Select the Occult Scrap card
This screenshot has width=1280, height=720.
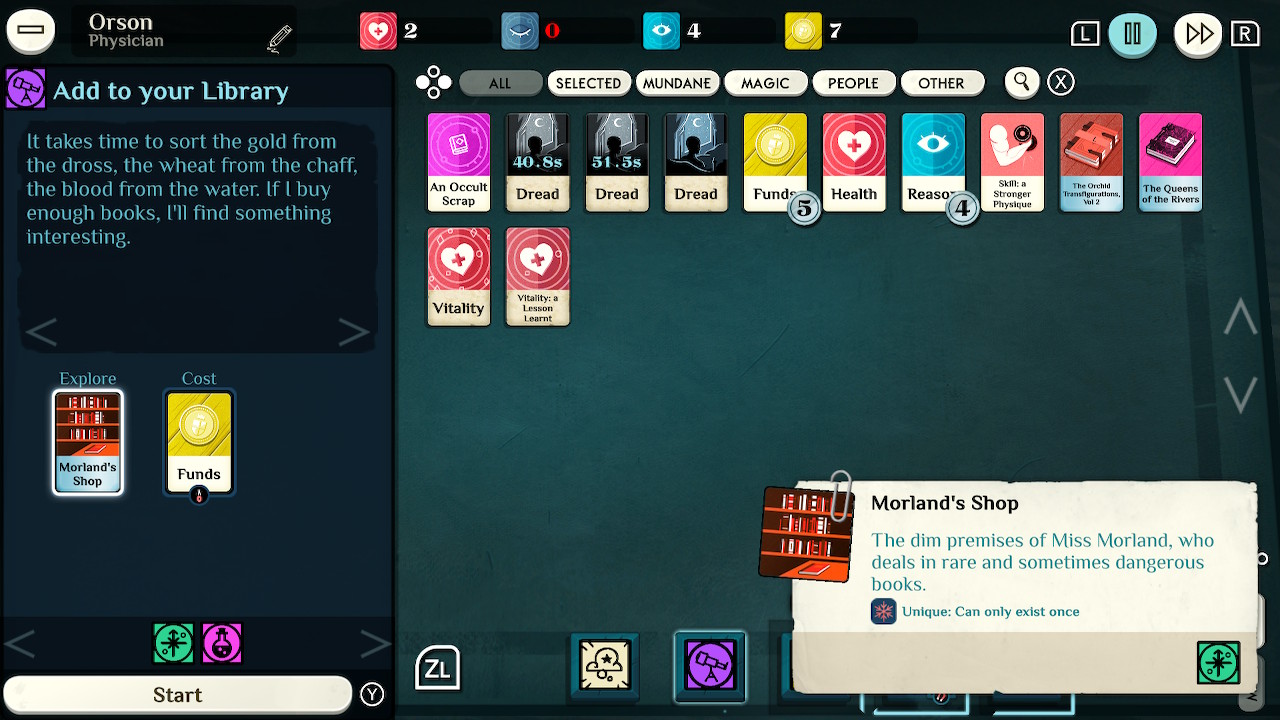coord(458,162)
